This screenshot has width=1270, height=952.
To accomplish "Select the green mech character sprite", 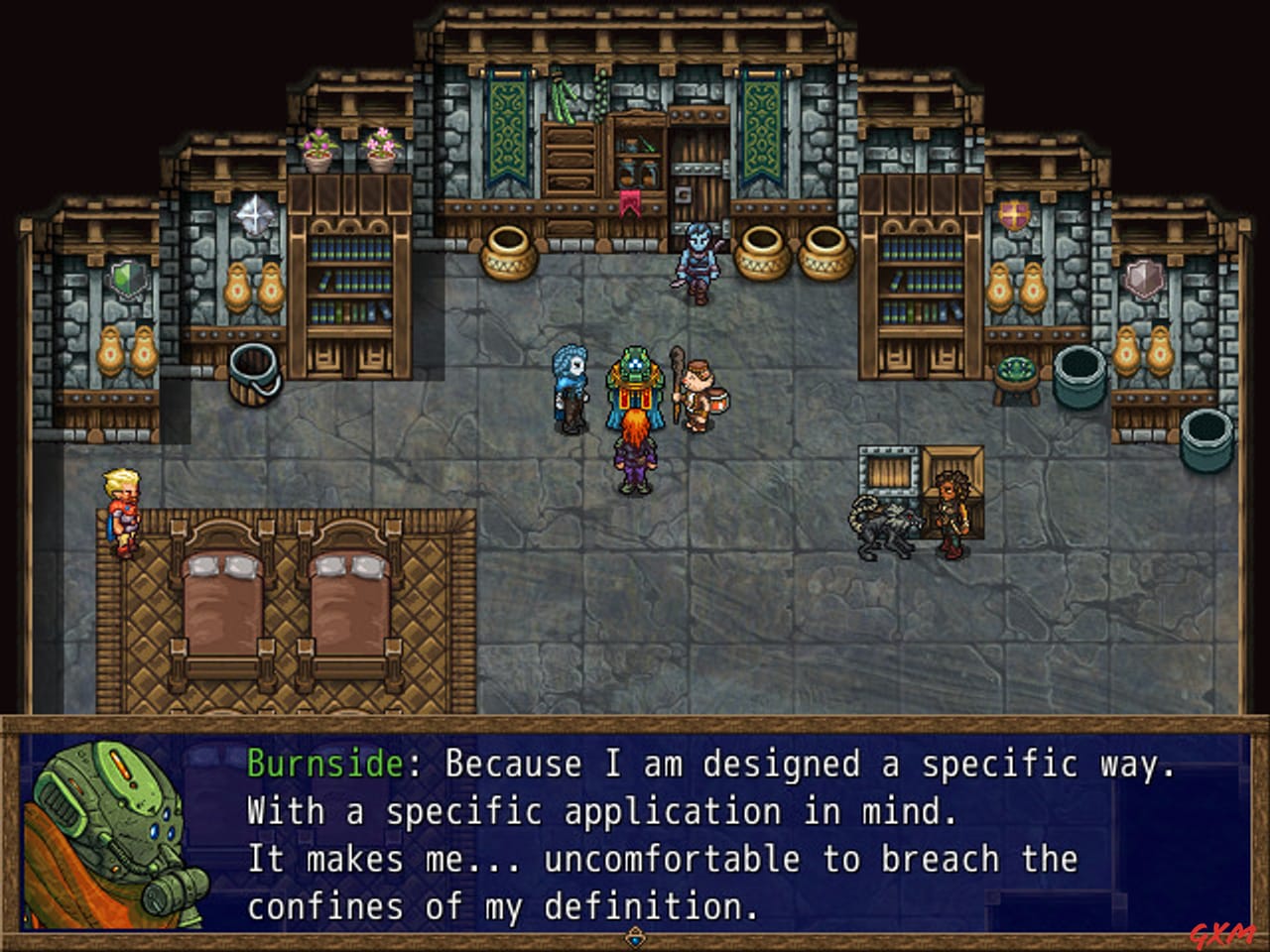I will [x=635, y=387].
